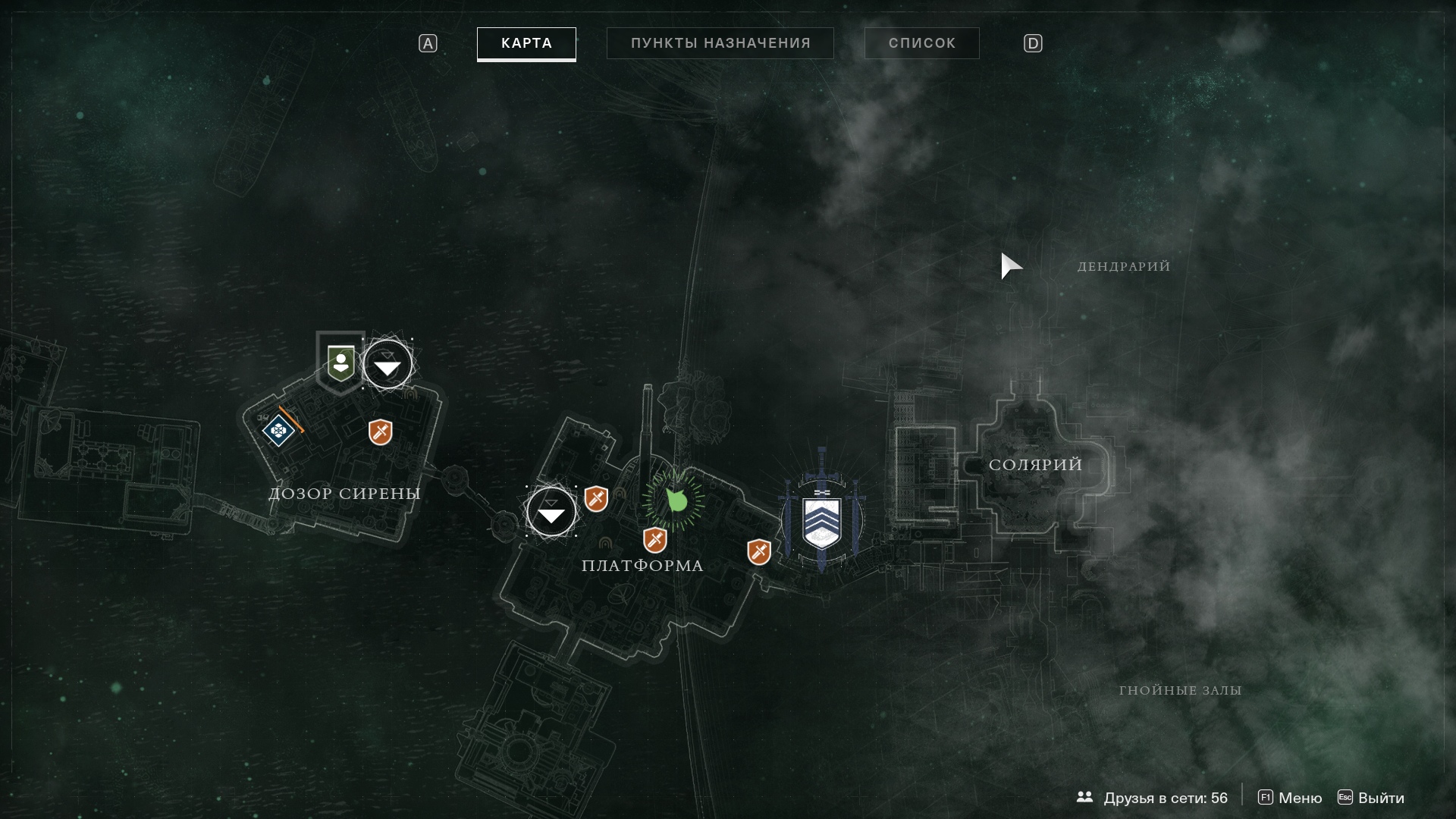Choose the landing zone above Дозор Сирены

388,365
